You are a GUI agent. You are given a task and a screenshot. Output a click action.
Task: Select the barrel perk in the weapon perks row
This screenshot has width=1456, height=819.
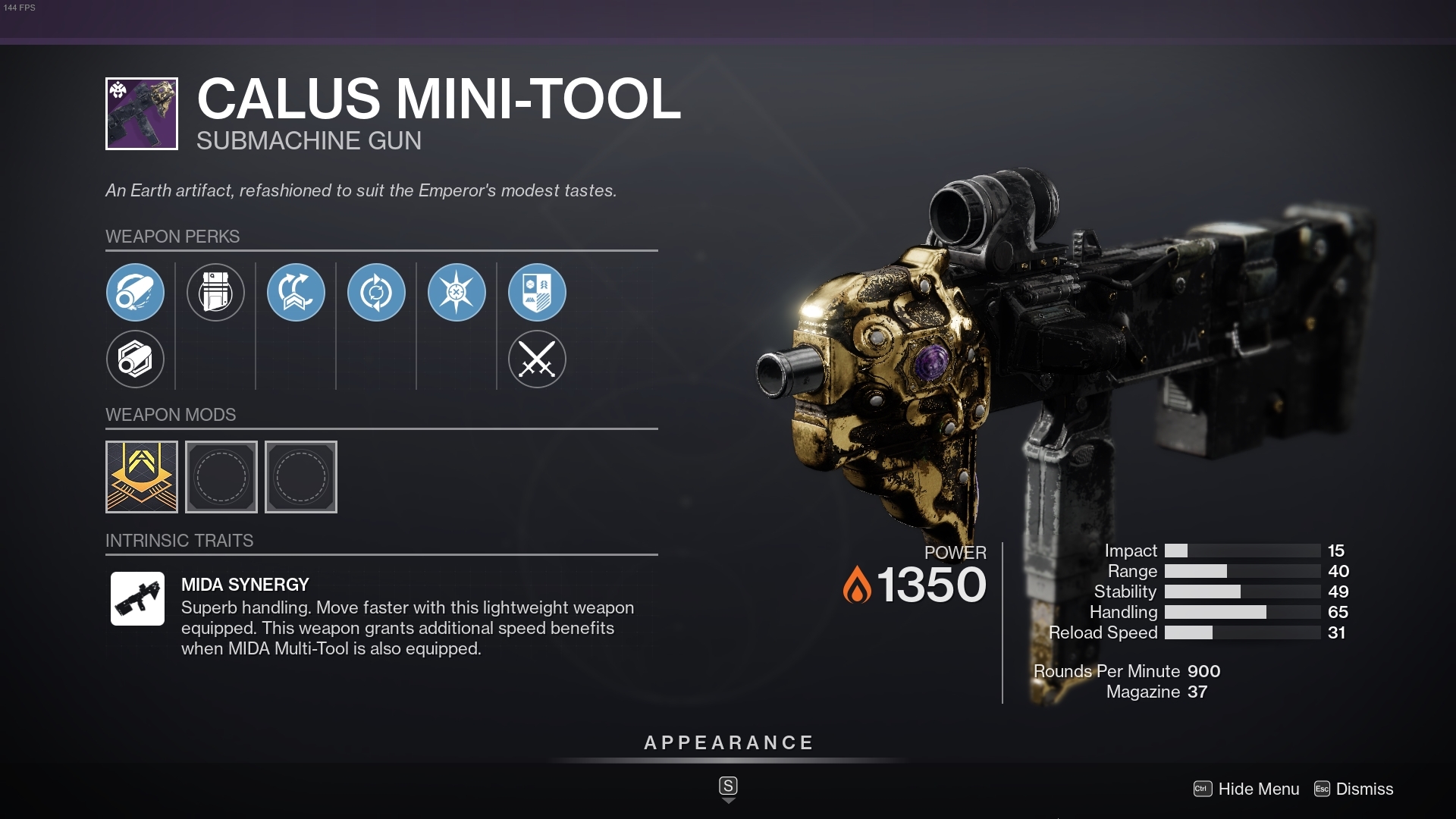pos(136,292)
